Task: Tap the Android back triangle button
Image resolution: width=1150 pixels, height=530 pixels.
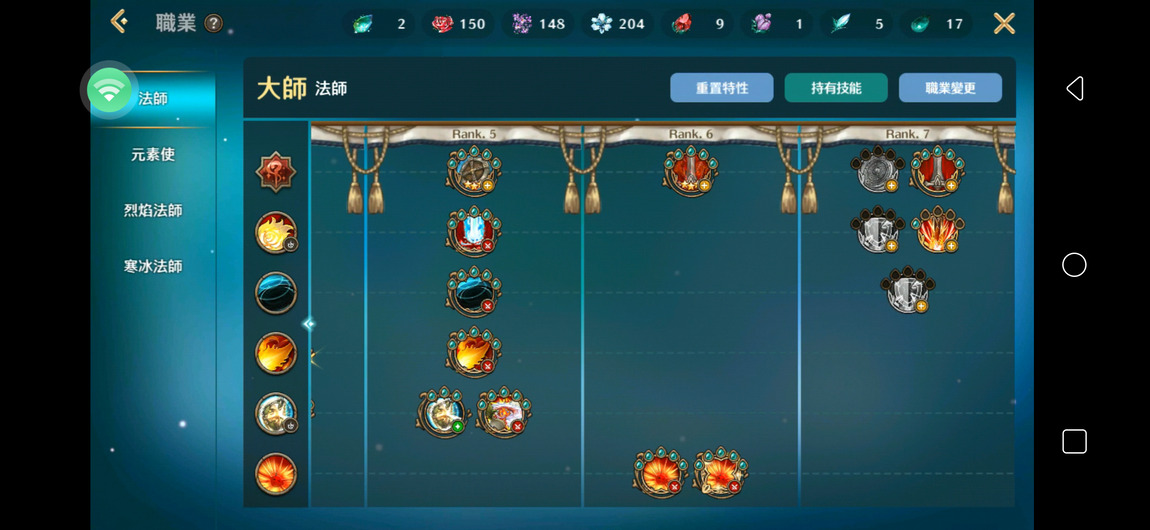Action: [1074, 89]
